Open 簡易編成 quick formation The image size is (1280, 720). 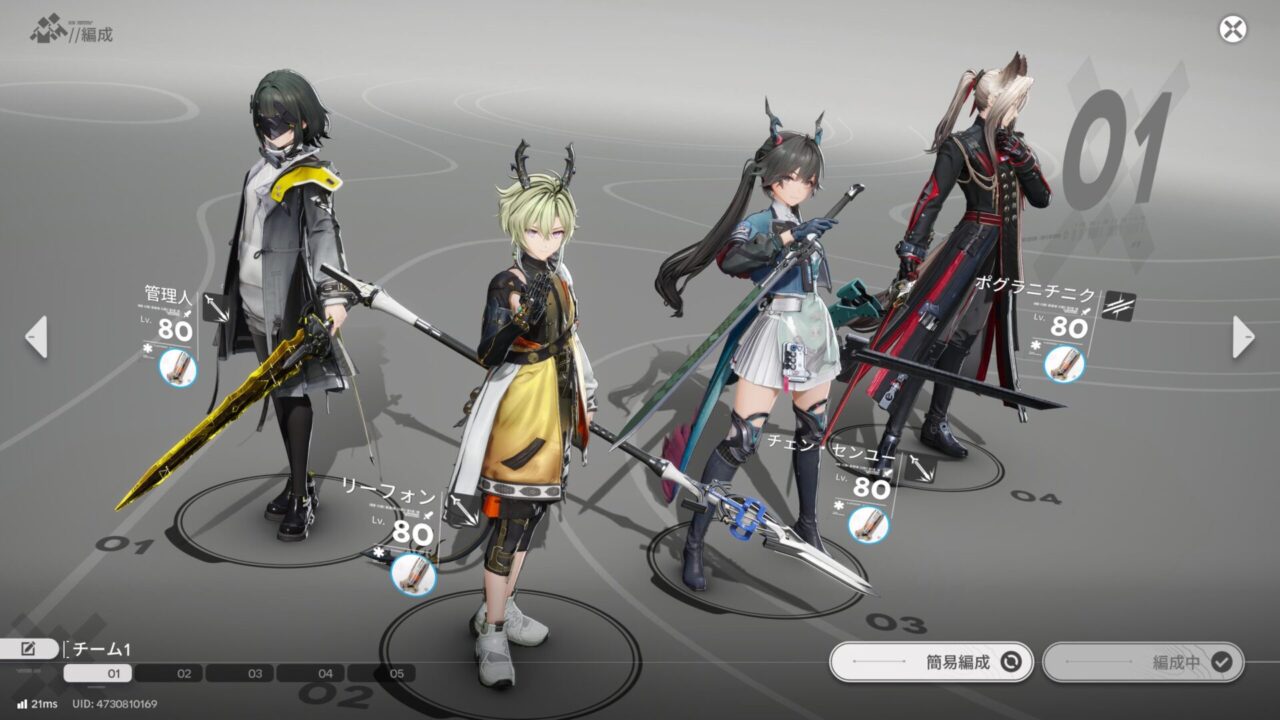[931, 661]
